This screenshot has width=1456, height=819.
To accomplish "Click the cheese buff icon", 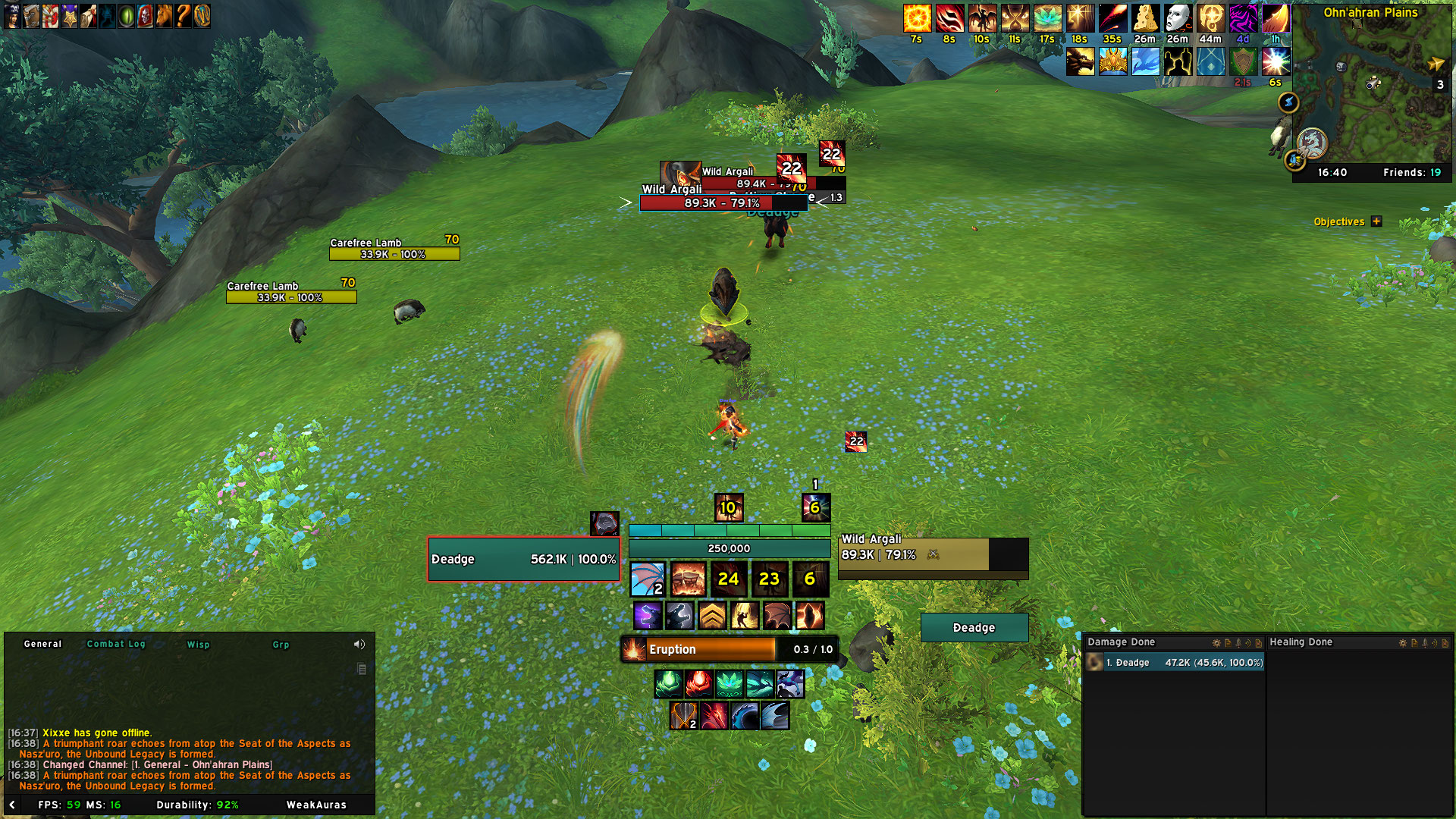I will click(x=1145, y=18).
